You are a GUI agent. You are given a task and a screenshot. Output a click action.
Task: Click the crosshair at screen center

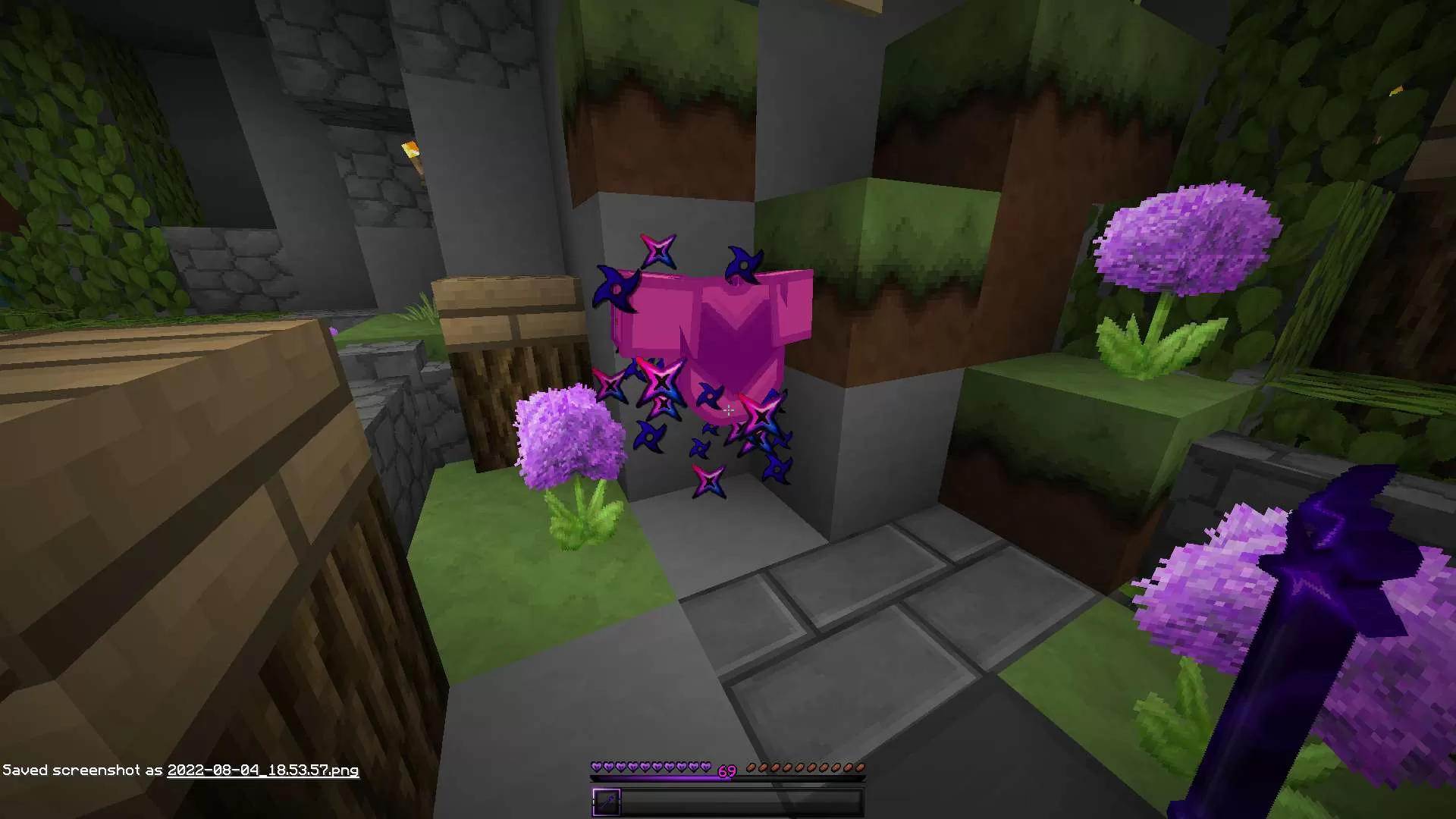point(728,409)
